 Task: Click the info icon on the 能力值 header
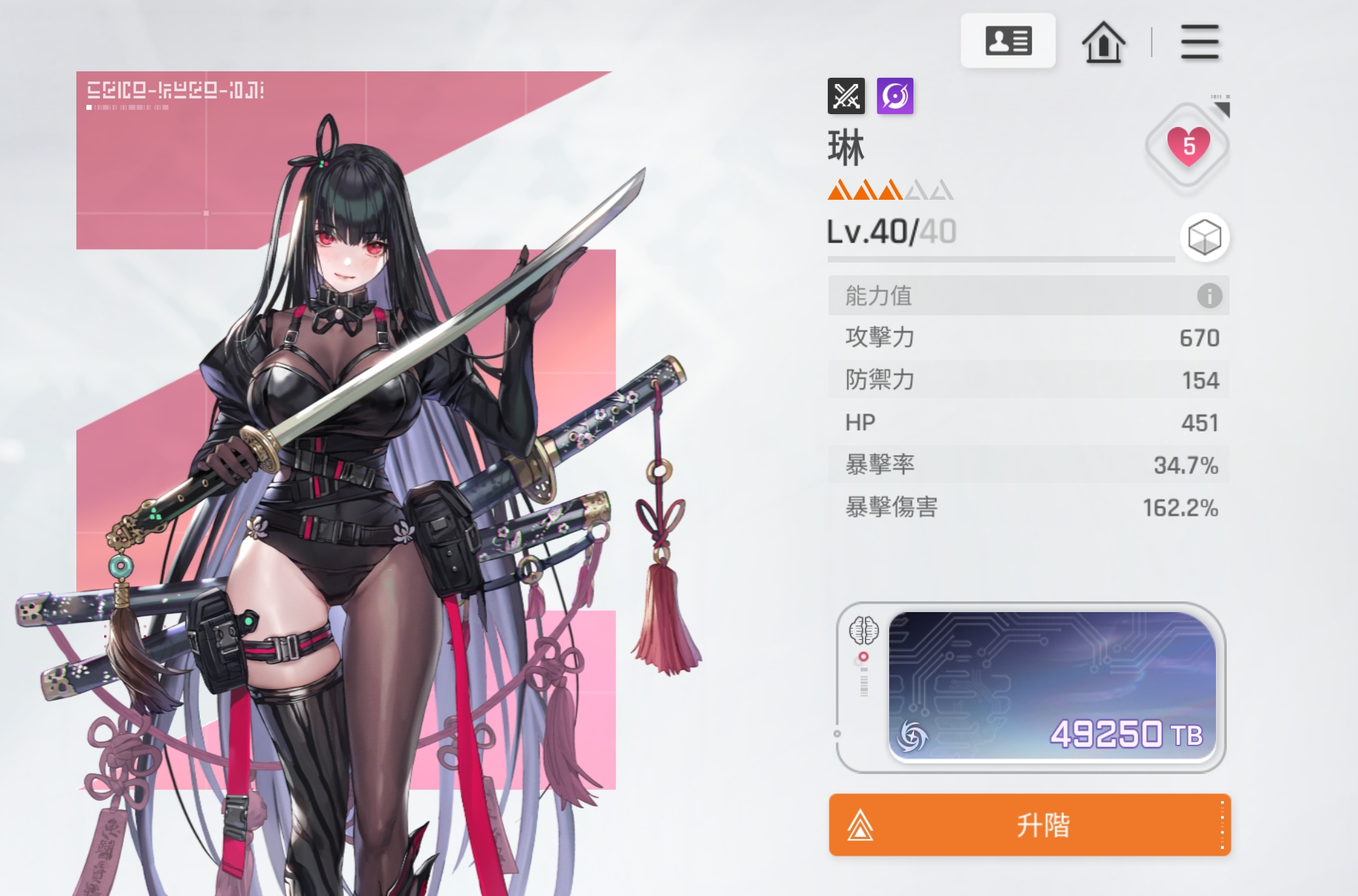[1208, 297]
